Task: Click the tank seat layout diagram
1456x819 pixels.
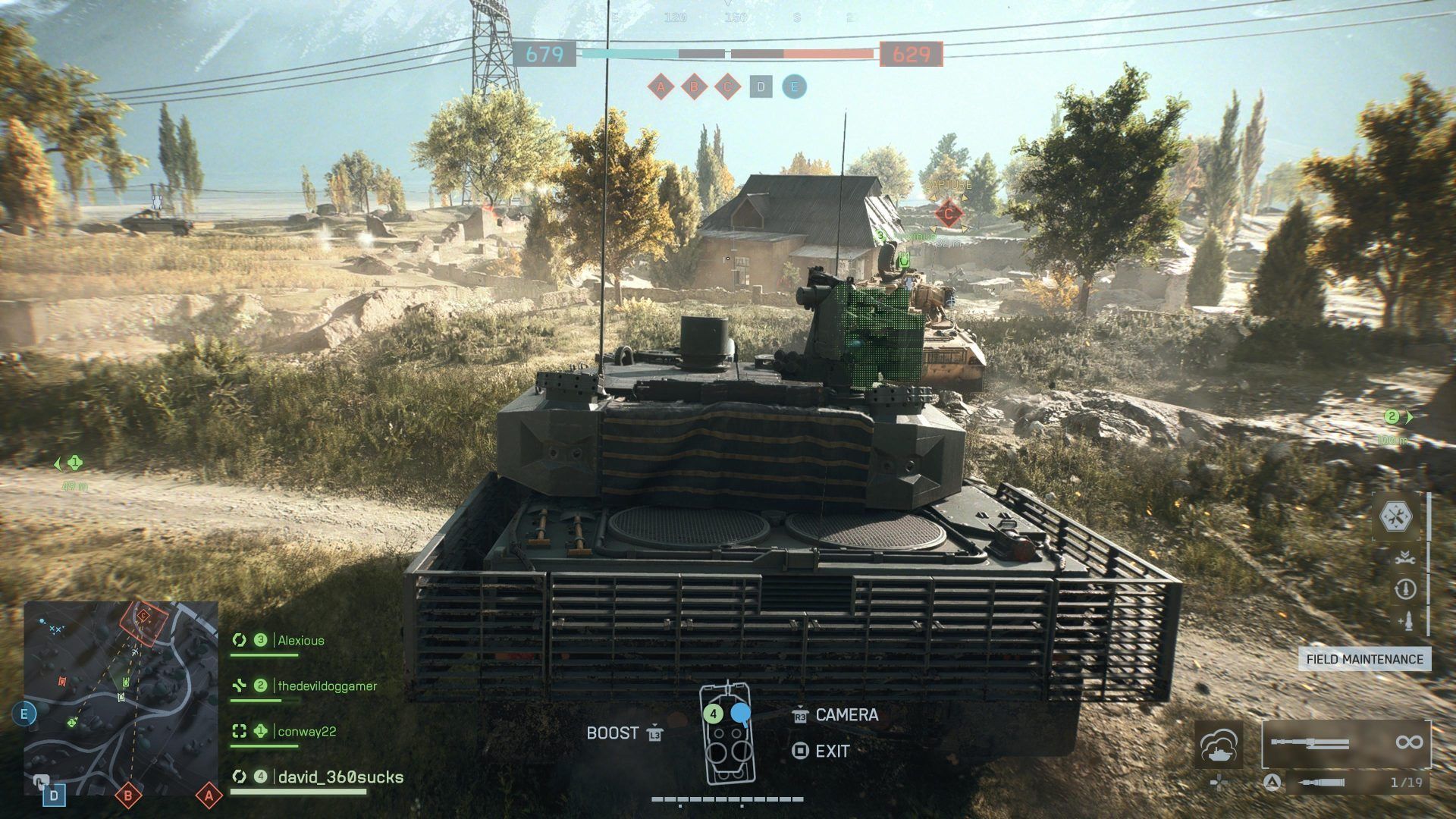Action: (727, 733)
